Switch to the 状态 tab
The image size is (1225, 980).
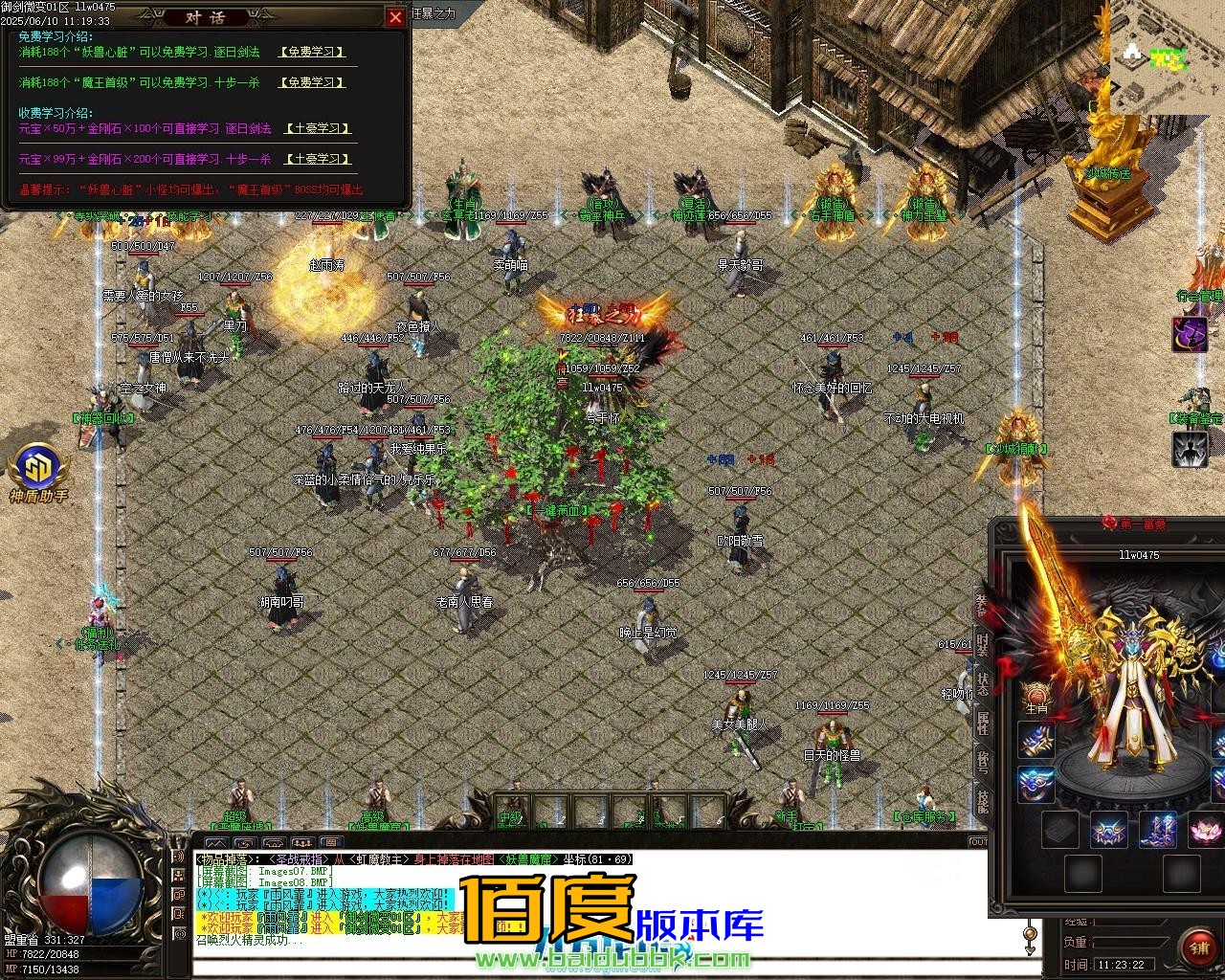point(982,683)
